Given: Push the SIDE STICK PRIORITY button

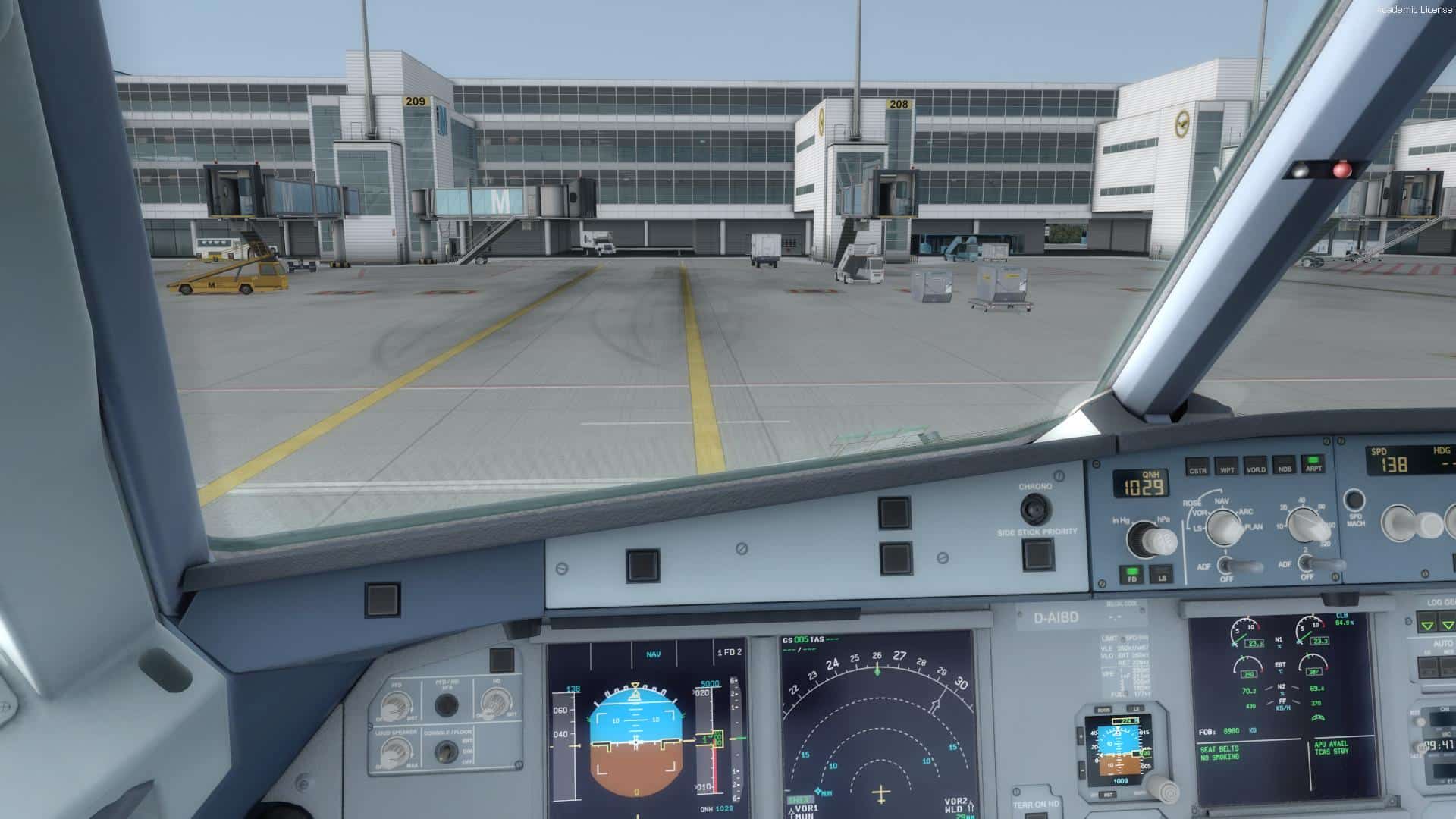Looking at the screenshot, I should pos(1037,555).
